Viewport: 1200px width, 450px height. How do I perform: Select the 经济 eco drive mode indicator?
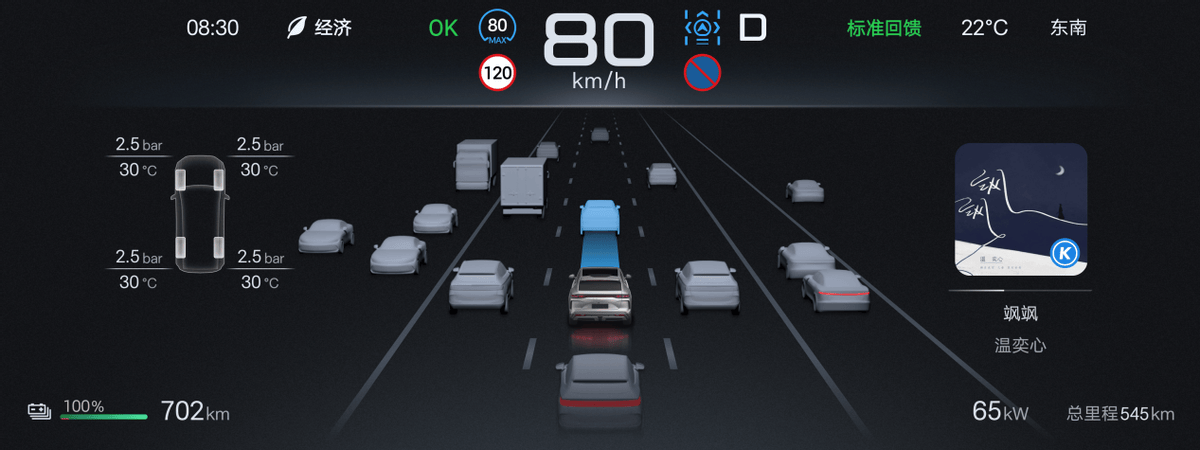[319, 28]
